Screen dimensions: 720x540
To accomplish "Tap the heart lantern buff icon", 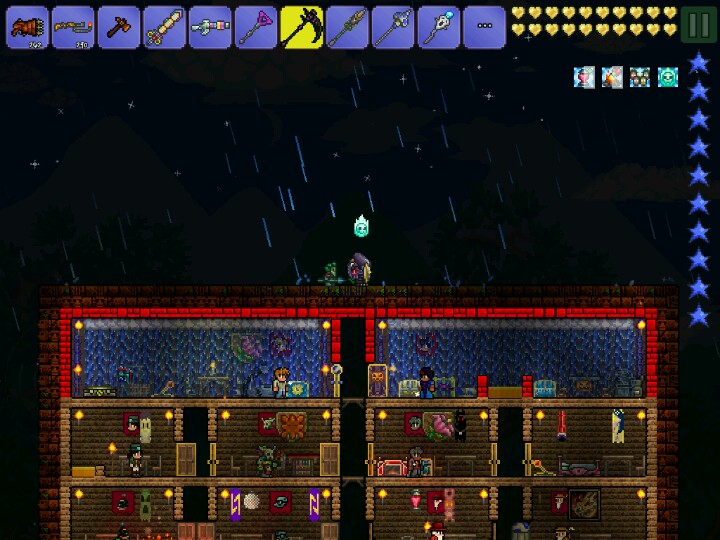I will pyautogui.click(x=584, y=77).
